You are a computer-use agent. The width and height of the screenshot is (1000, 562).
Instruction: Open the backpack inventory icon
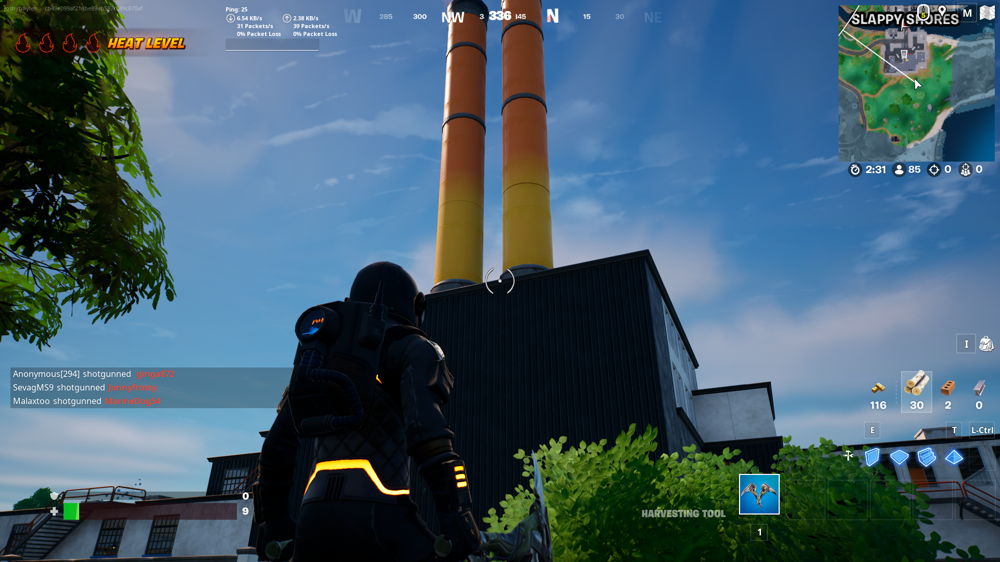click(986, 344)
